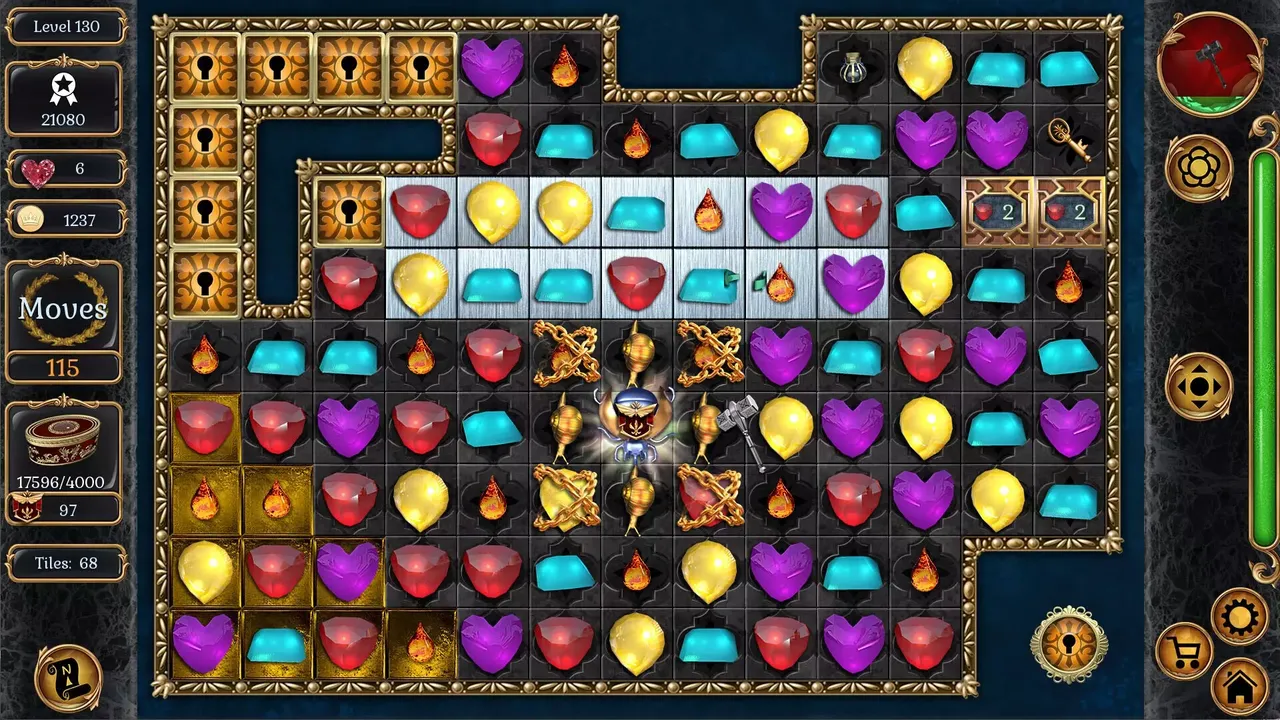Screen dimensions: 1280x720
Task: Click the score ribbon showing 21080
Action: click(64, 100)
